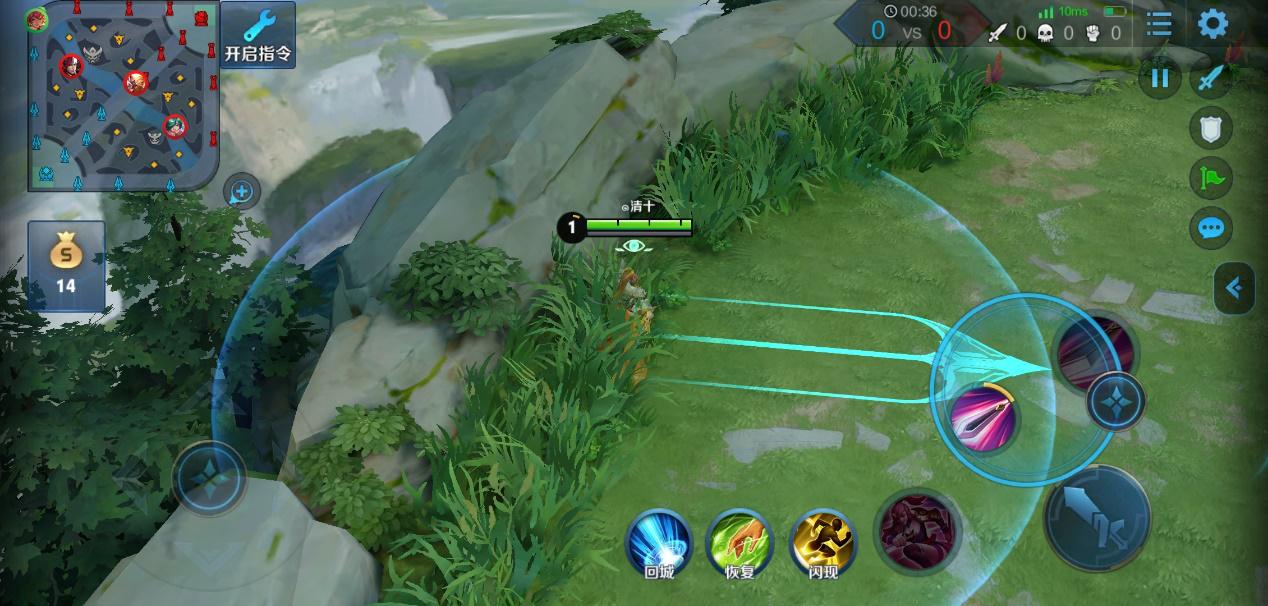This screenshot has height=606, width=1268.
Task: Open the chat bubble quick messages
Action: 1211,228
